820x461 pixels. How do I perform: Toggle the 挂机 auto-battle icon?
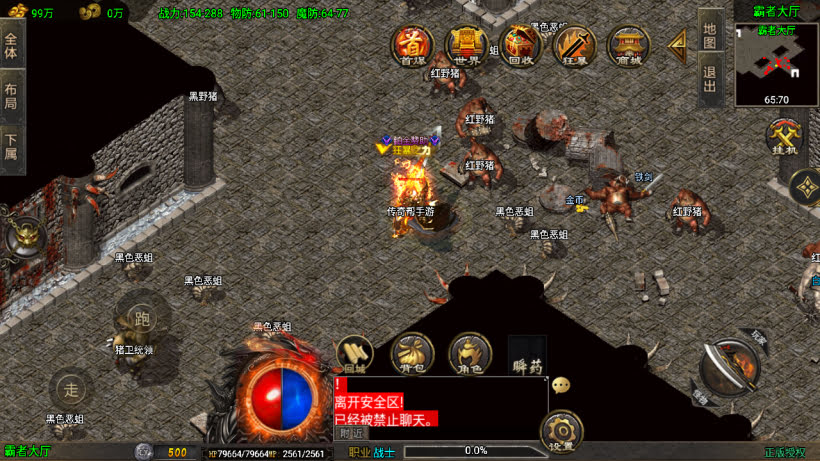pos(785,137)
